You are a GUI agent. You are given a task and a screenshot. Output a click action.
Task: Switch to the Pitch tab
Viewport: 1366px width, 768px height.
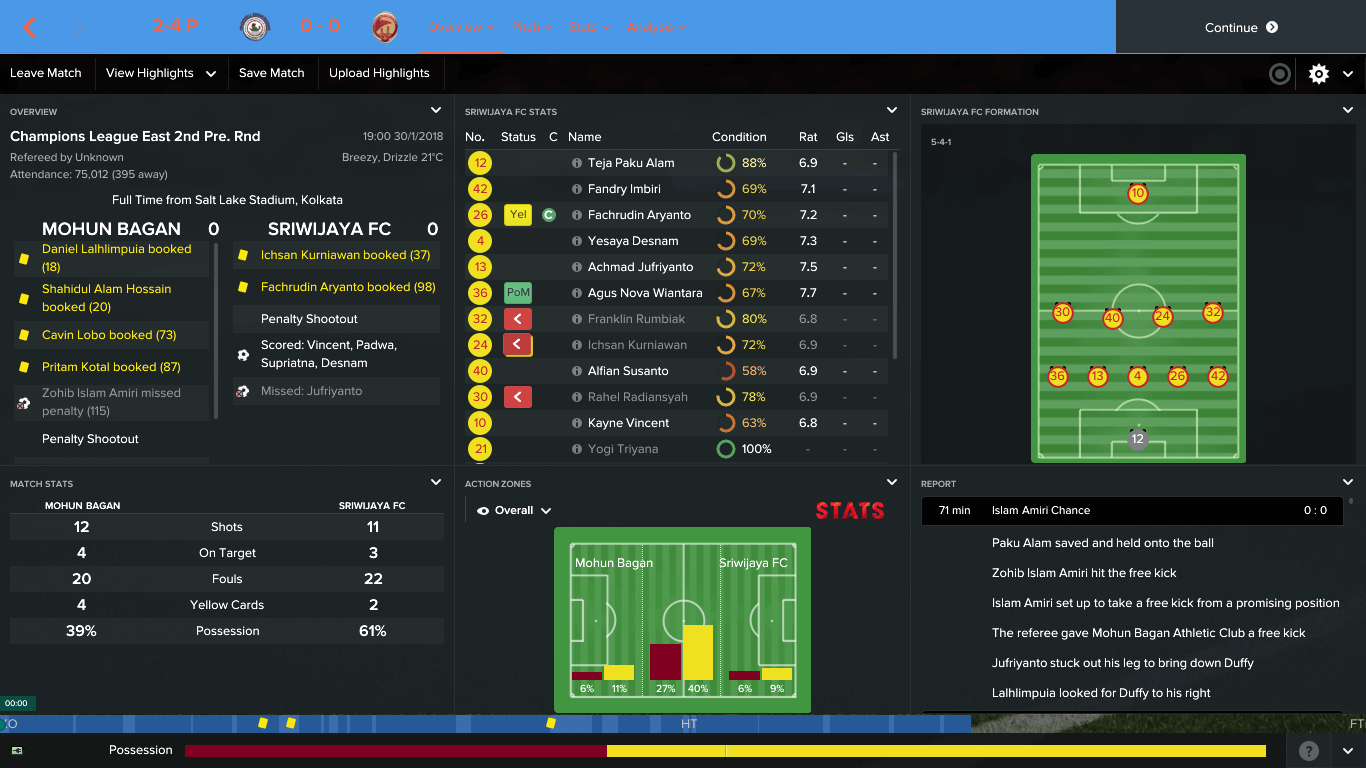coord(532,27)
